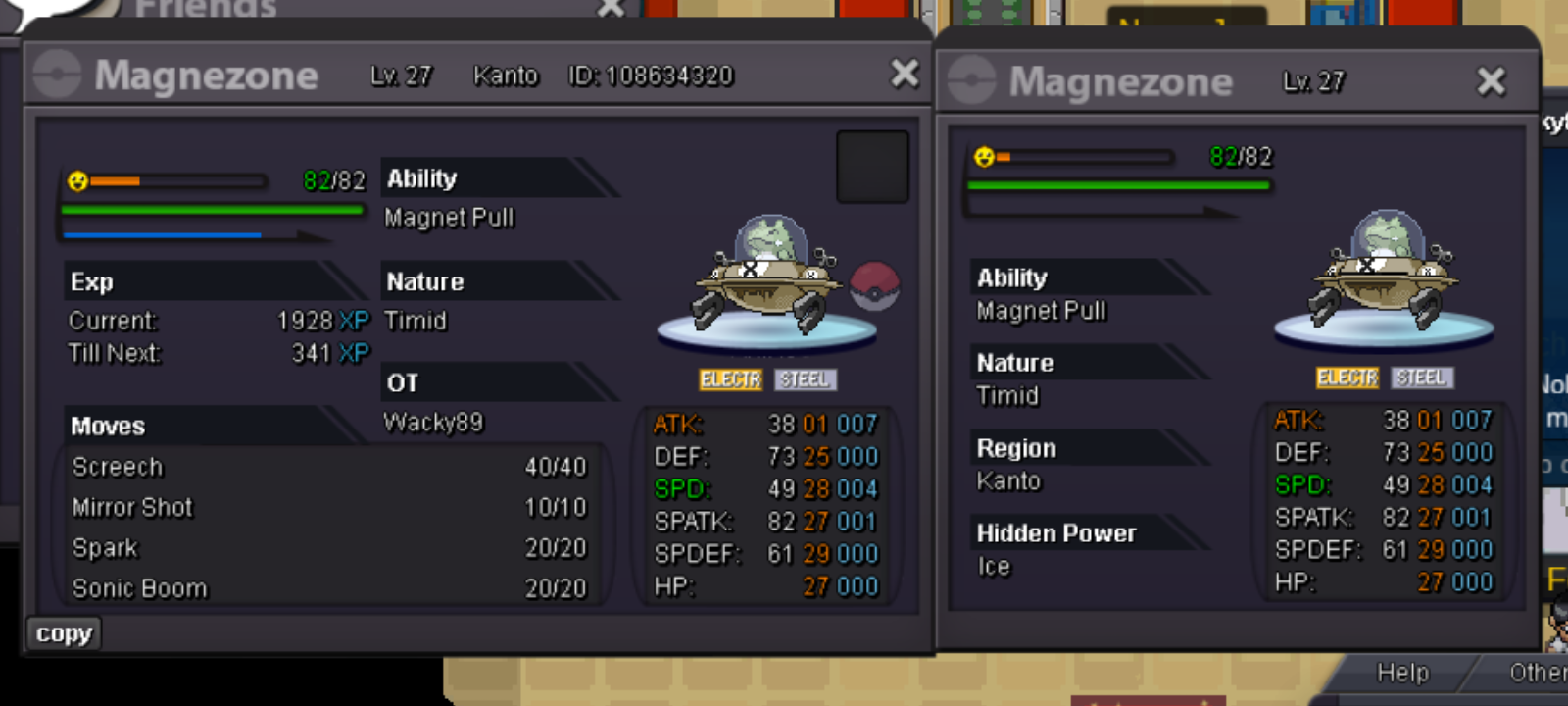Select the Mirror Shot move row
Screen dimensions: 1568x706
328,507
